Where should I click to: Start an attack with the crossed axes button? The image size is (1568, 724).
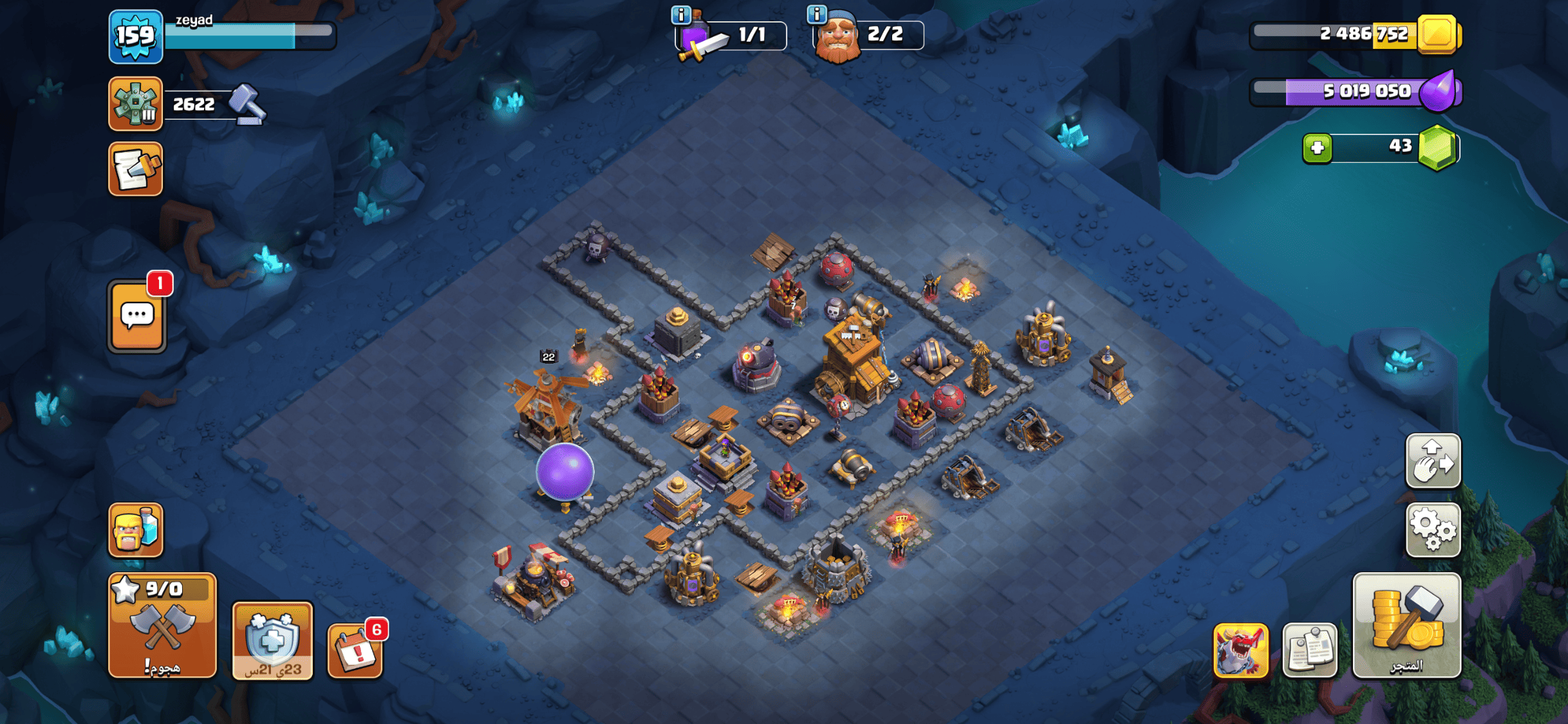(x=162, y=626)
